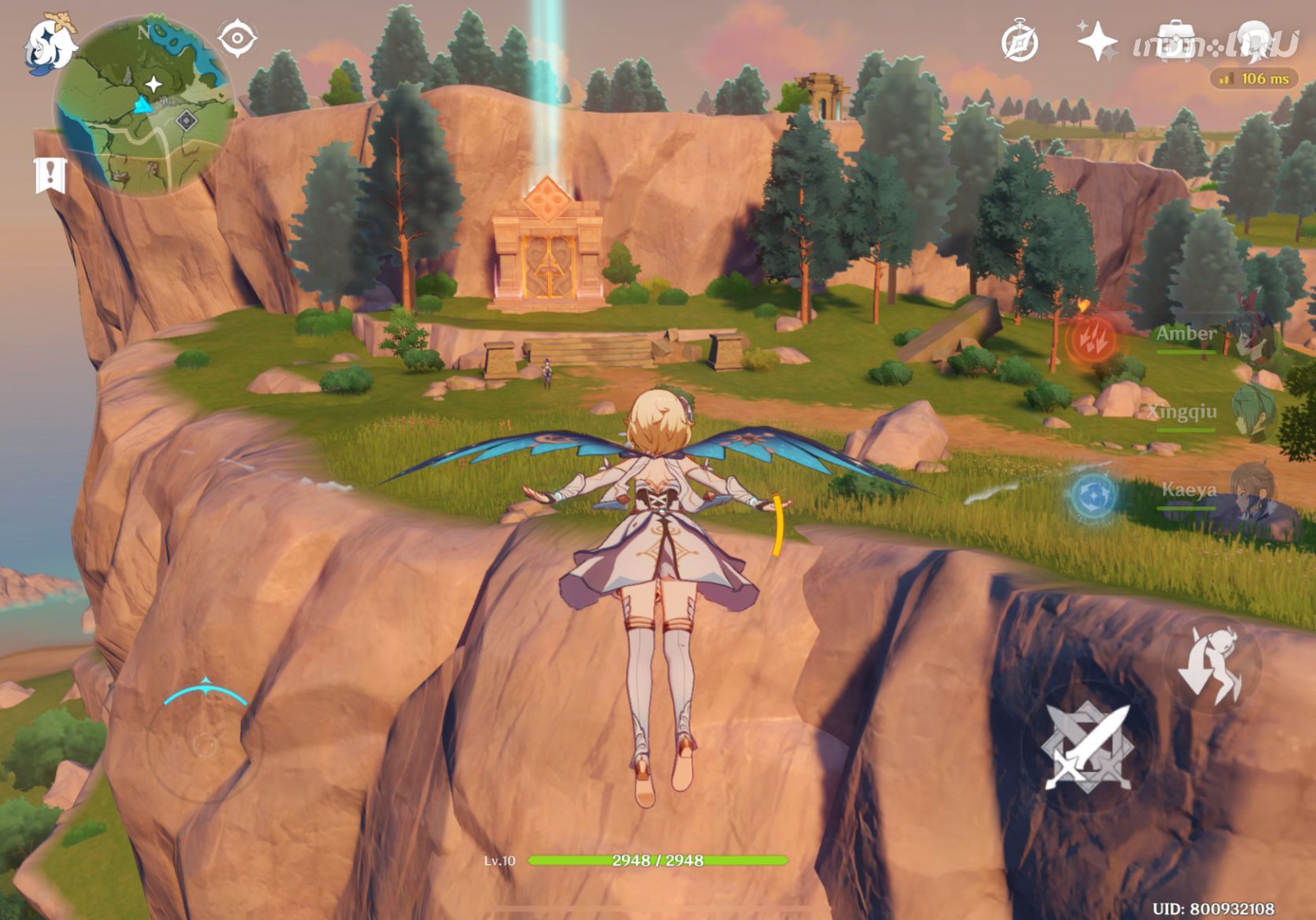Image resolution: width=1316 pixels, height=920 pixels.
Task: Activate the eye-shaped Elemental Sight icon
Action: [237, 39]
